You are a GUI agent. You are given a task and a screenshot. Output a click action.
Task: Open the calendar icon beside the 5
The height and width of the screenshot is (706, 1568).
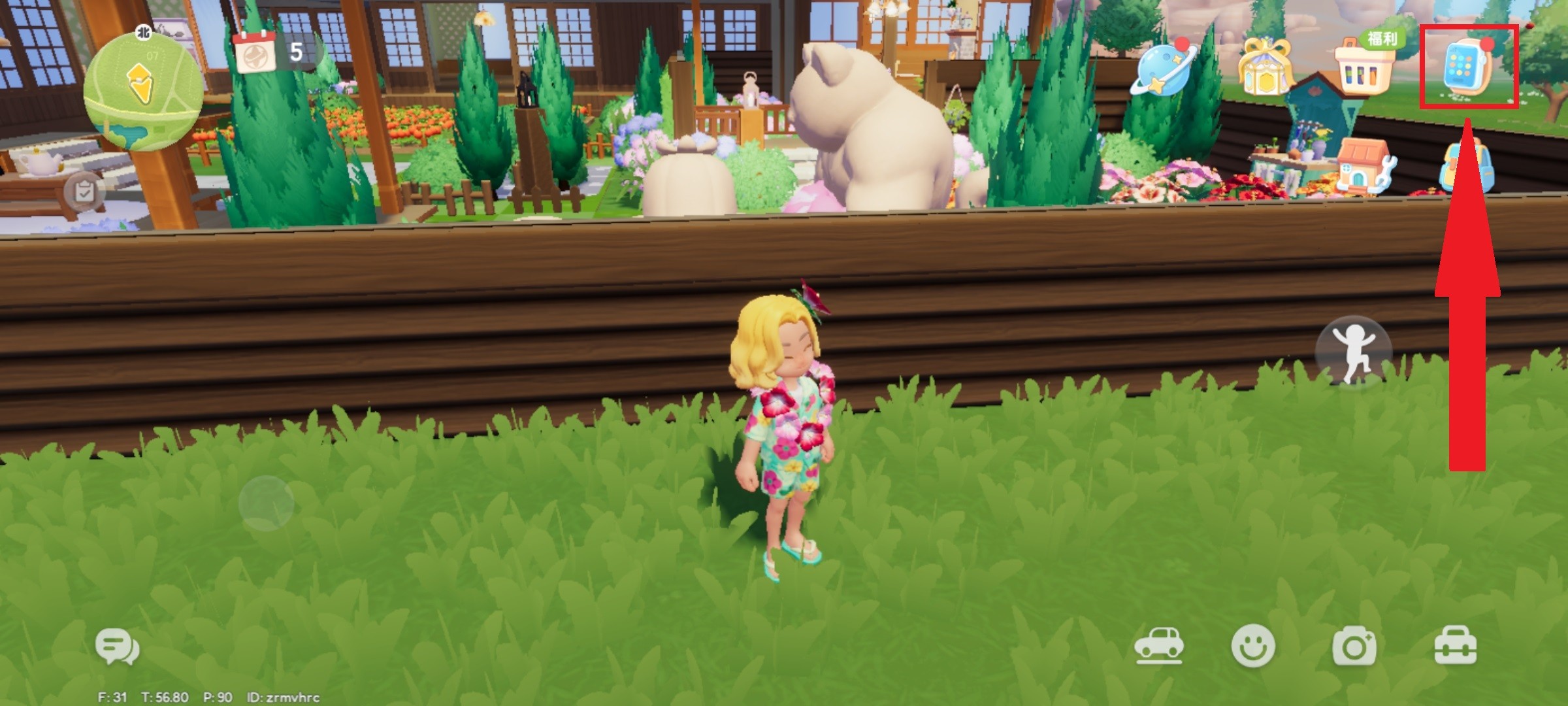[255, 52]
